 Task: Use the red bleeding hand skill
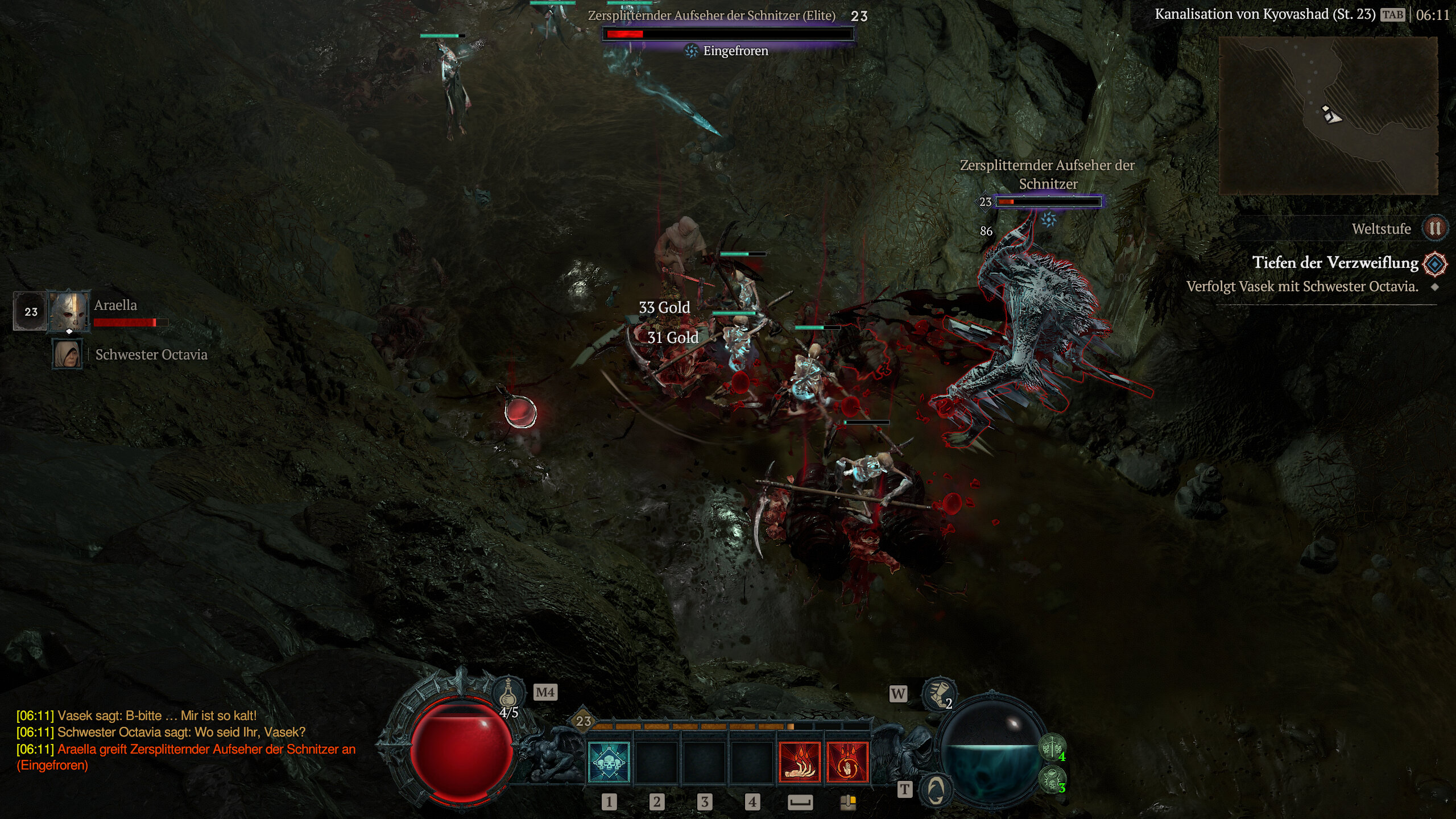click(800, 763)
